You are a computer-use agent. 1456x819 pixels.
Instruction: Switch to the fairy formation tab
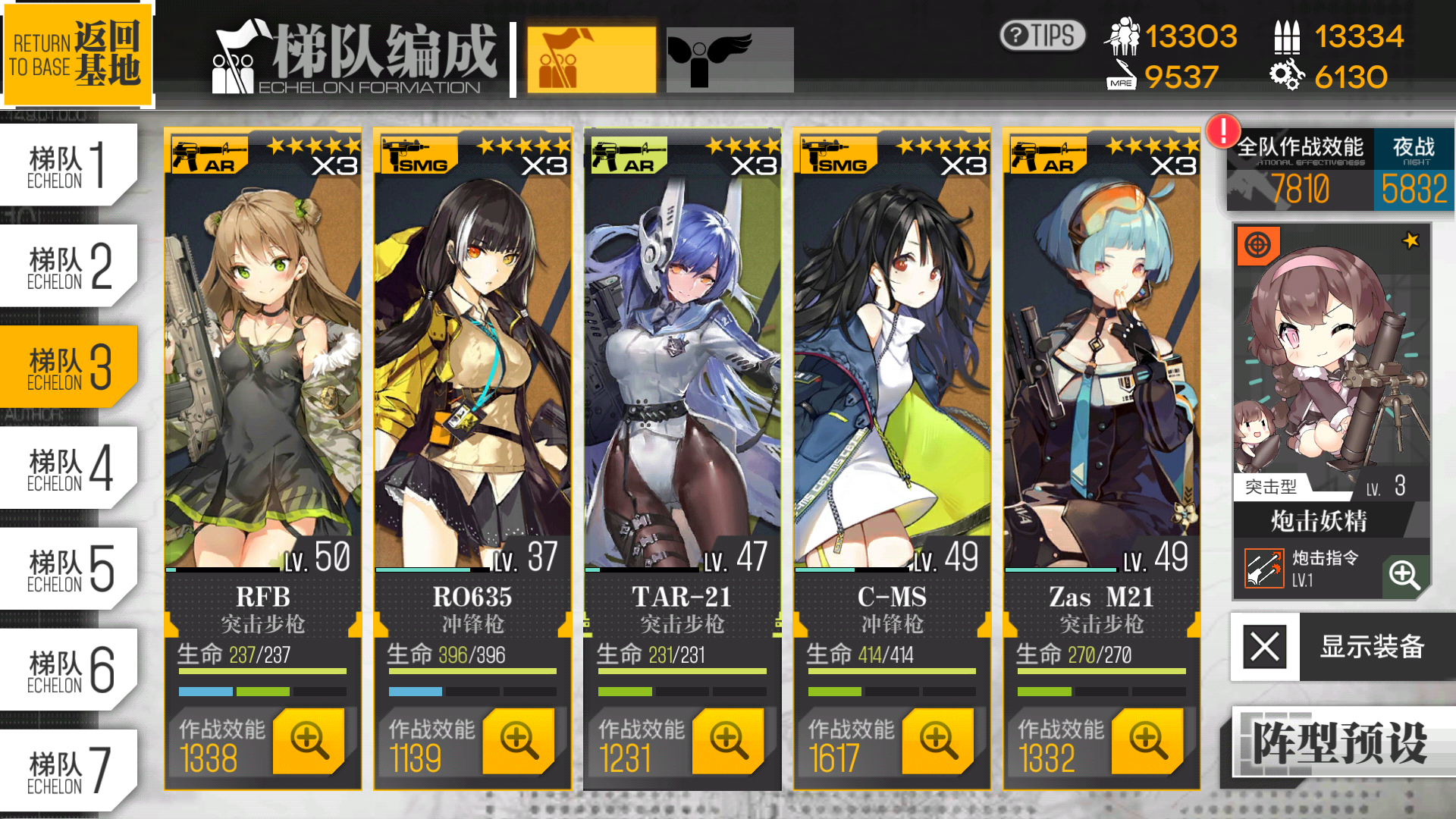pyautogui.click(x=730, y=59)
